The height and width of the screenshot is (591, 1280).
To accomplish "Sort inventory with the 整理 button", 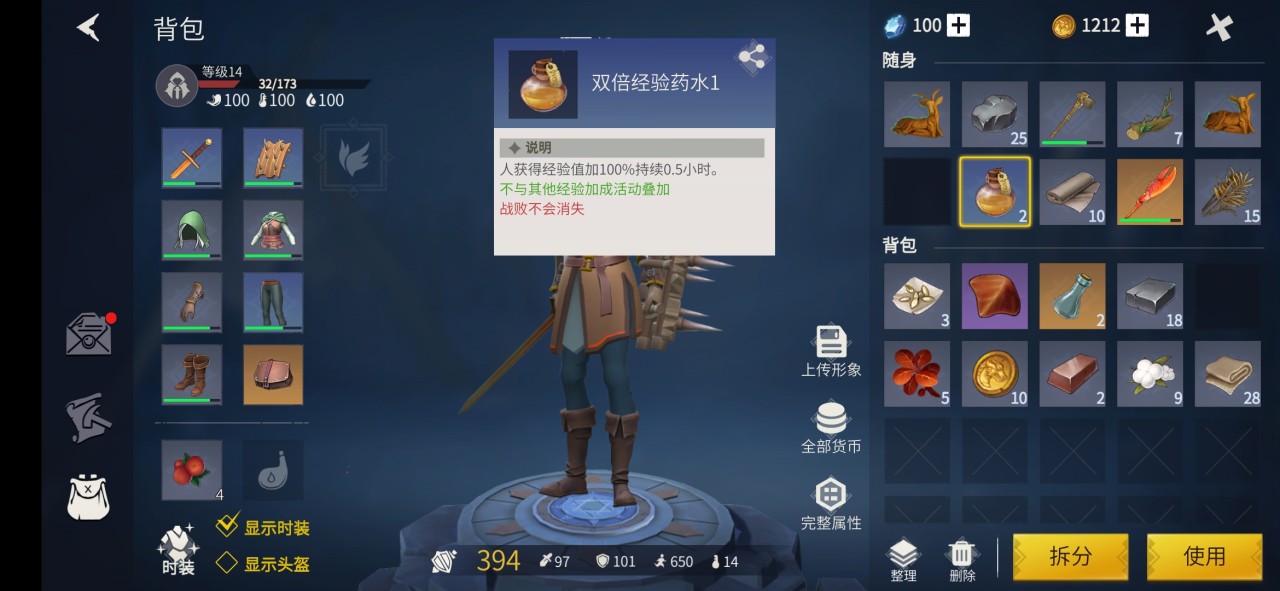I will 903,559.
